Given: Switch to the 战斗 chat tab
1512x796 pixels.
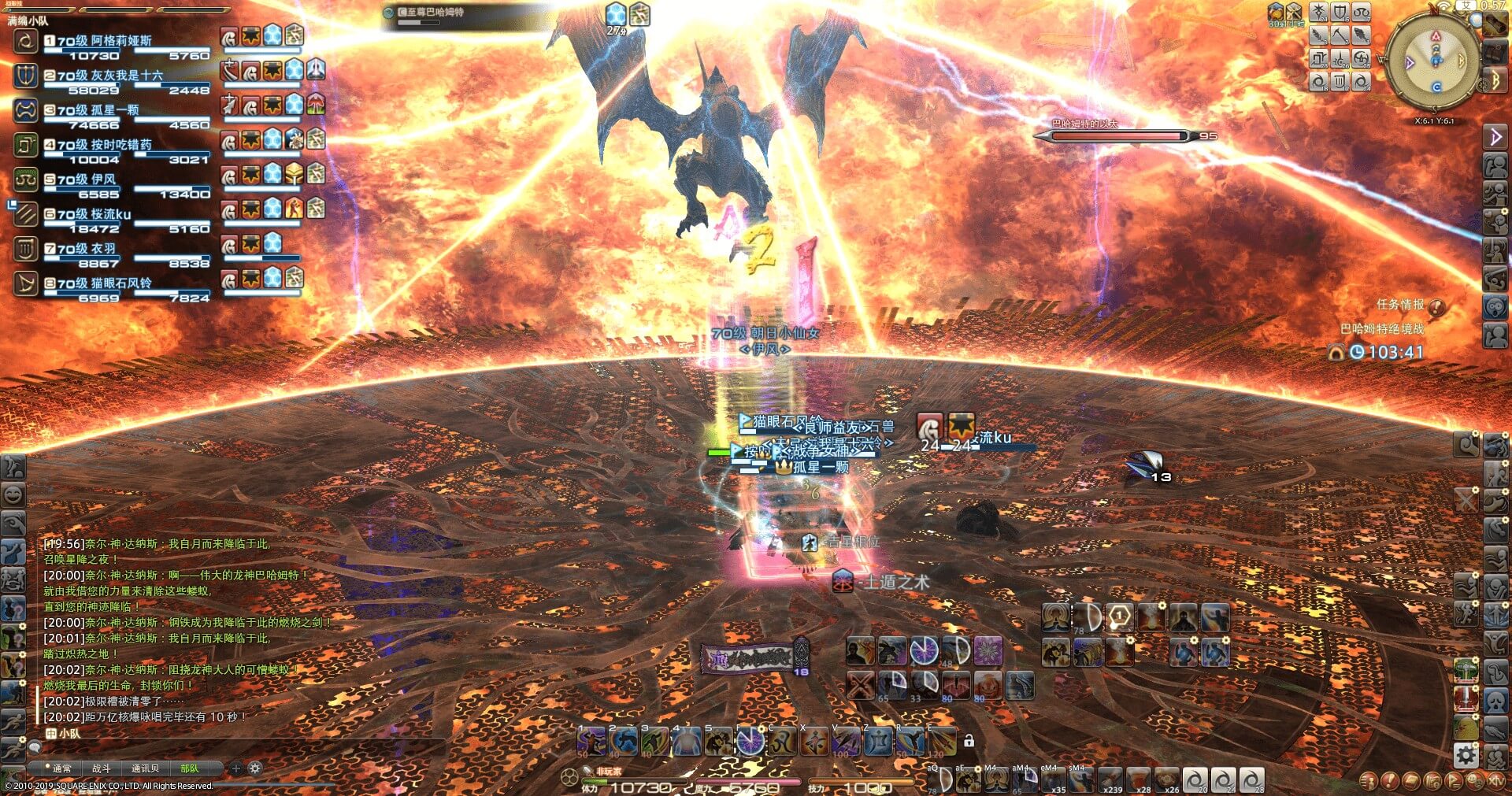Looking at the screenshot, I should pyautogui.click(x=102, y=768).
